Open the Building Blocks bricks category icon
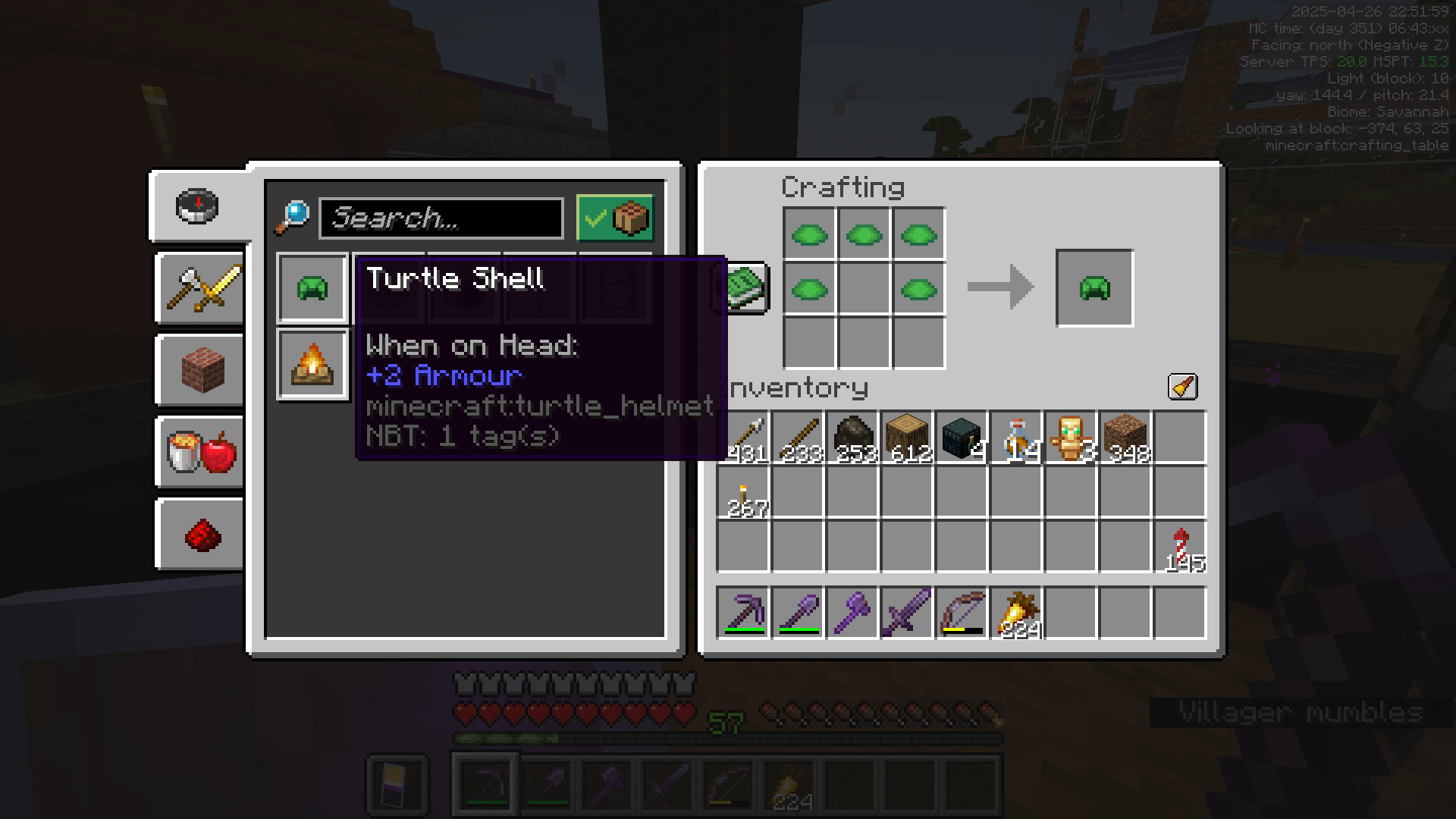The image size is (1456, 819). [x=199, y=371]
